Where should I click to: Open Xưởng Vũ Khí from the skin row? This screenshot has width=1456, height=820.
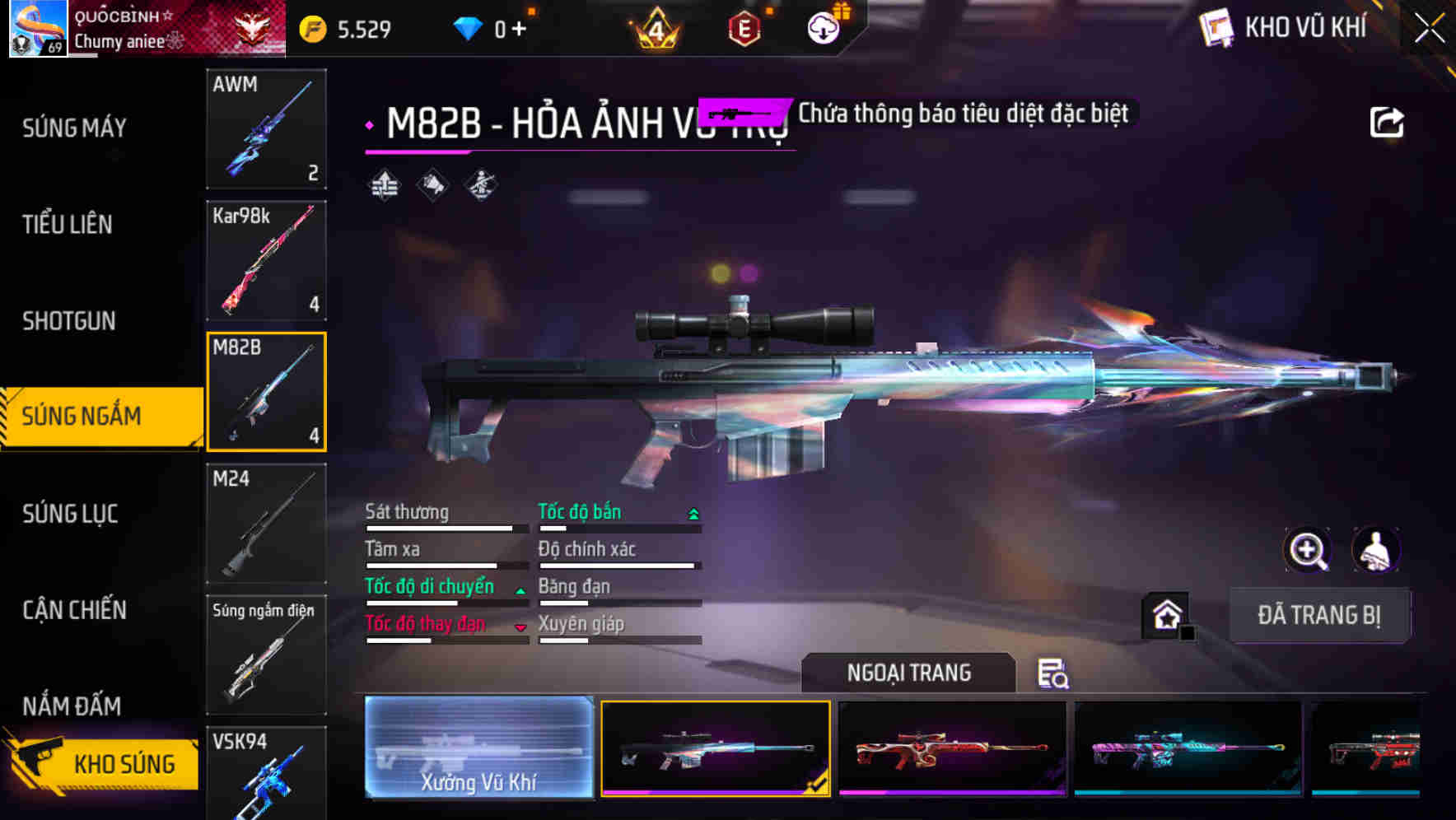coord(478,749)
